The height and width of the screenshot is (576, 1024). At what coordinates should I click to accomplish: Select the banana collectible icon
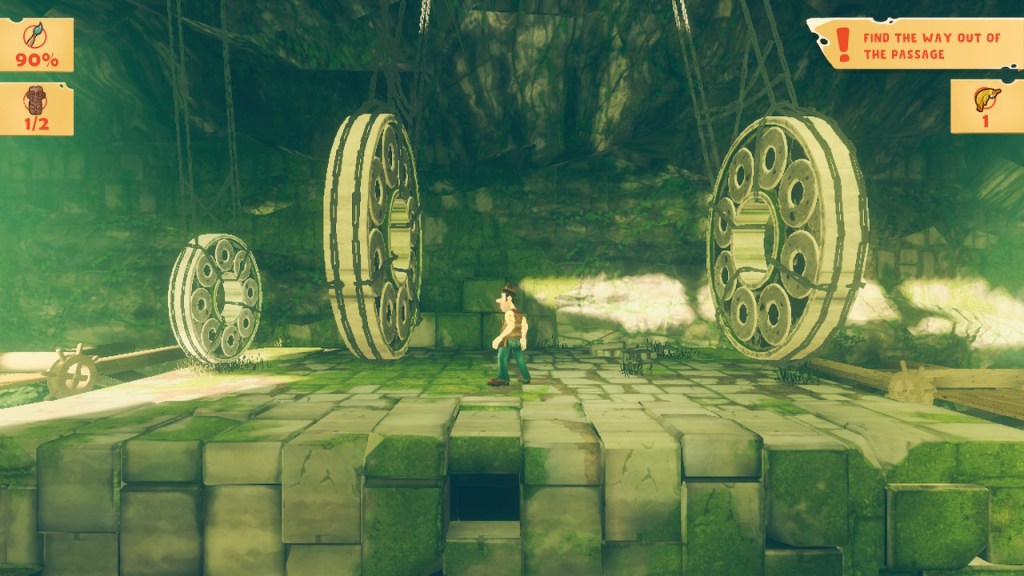[x=984, y=98]
